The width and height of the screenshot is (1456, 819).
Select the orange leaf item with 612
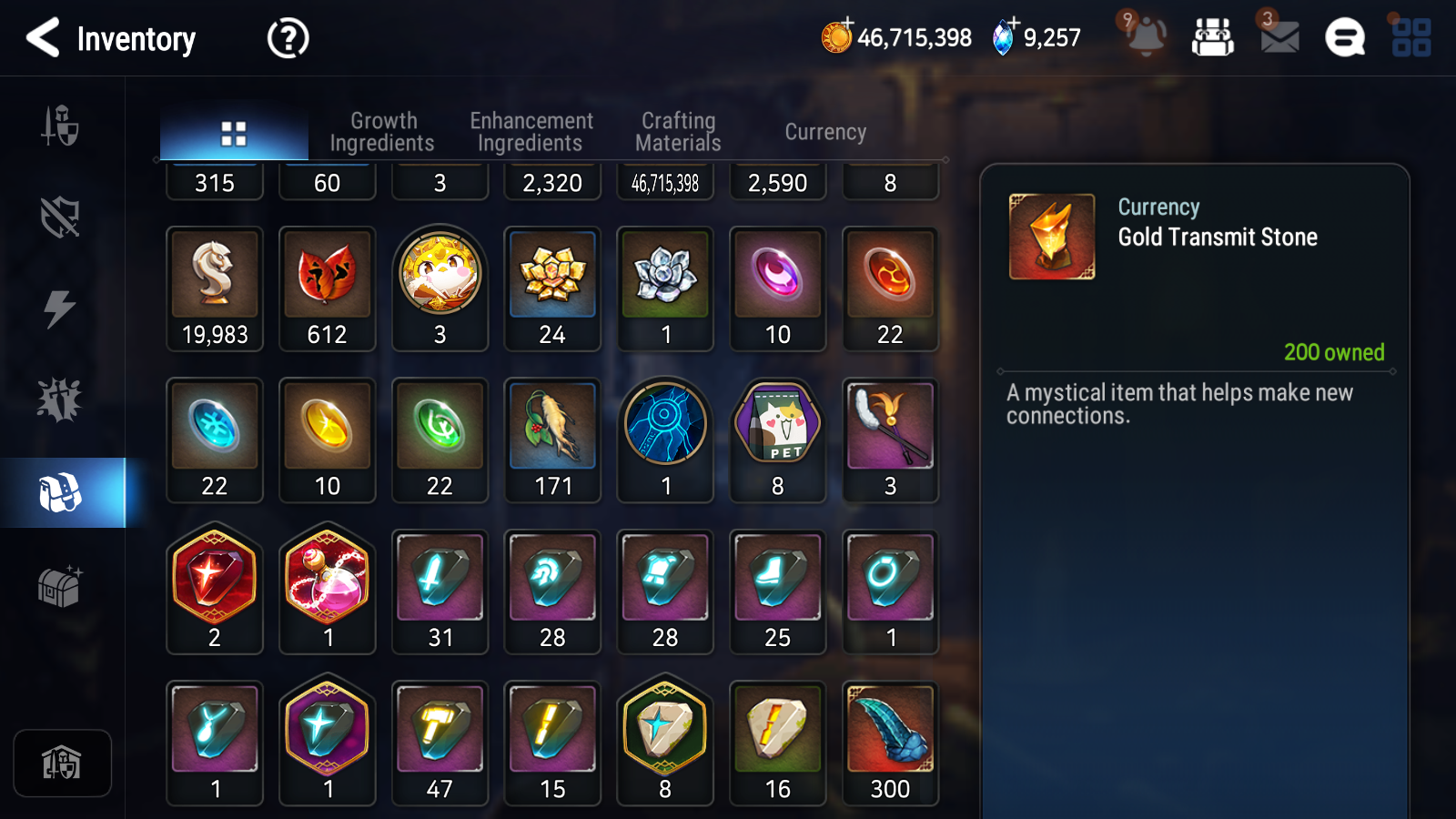(x=328, y=288)
